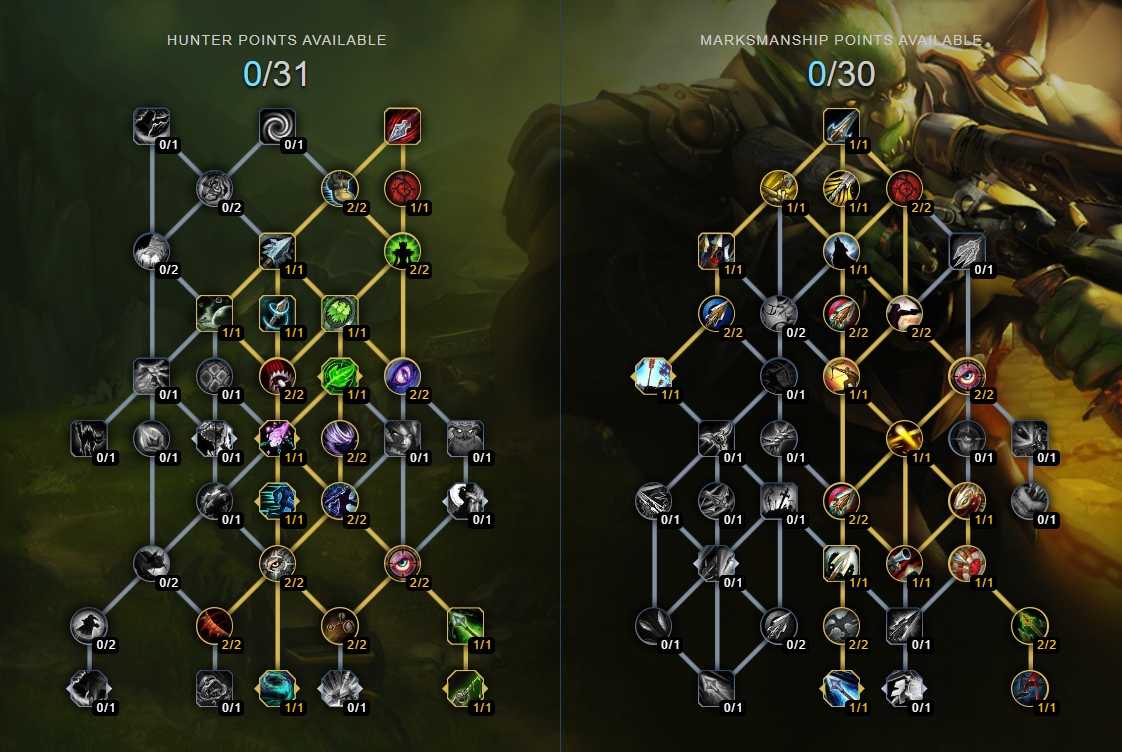The image size is (1122, 752).
Task: Choose the green humanoid silhouette talent
Action: click(402, 250)
